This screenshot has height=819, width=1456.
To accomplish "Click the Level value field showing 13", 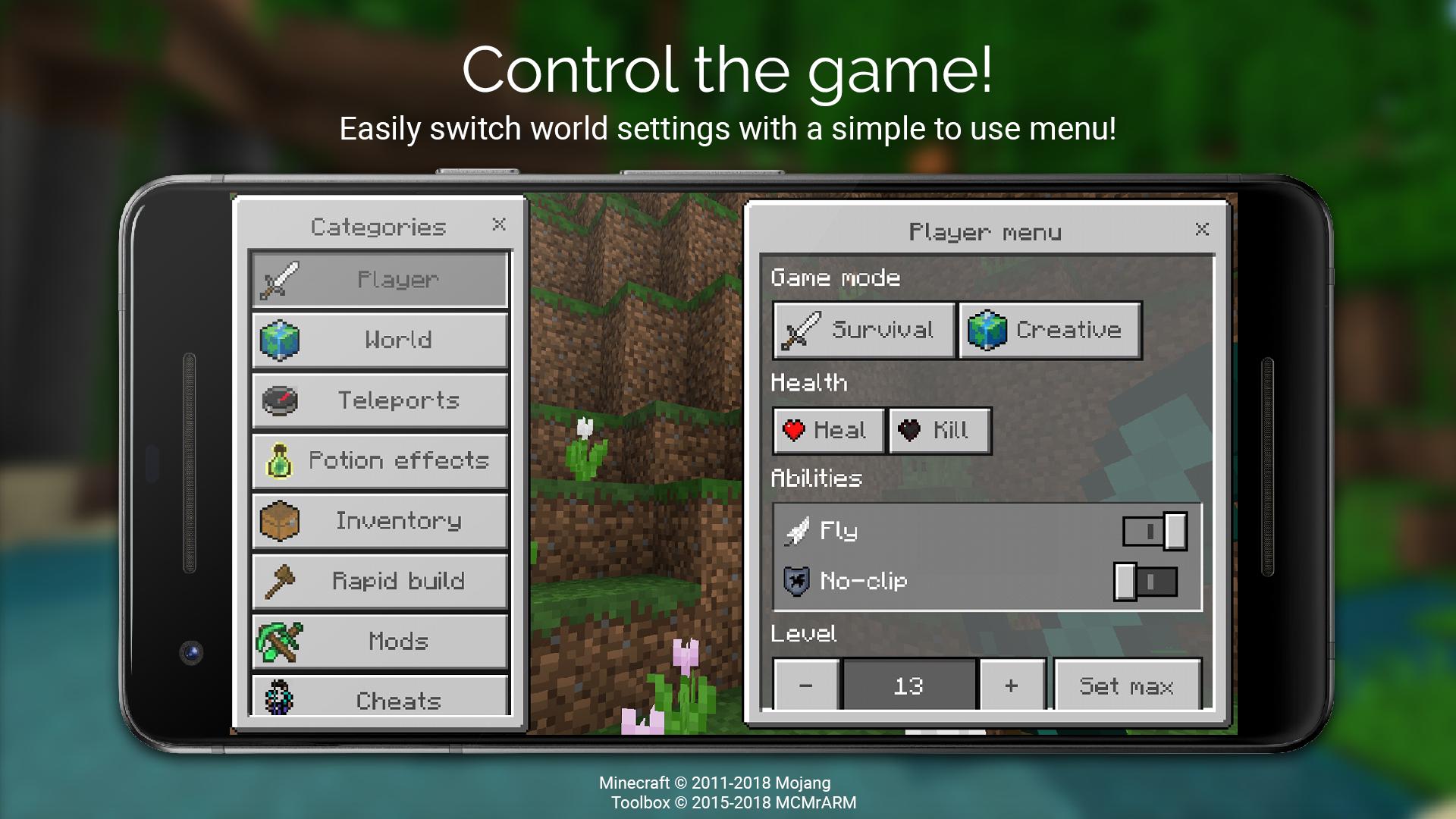I will click(908, 686).
